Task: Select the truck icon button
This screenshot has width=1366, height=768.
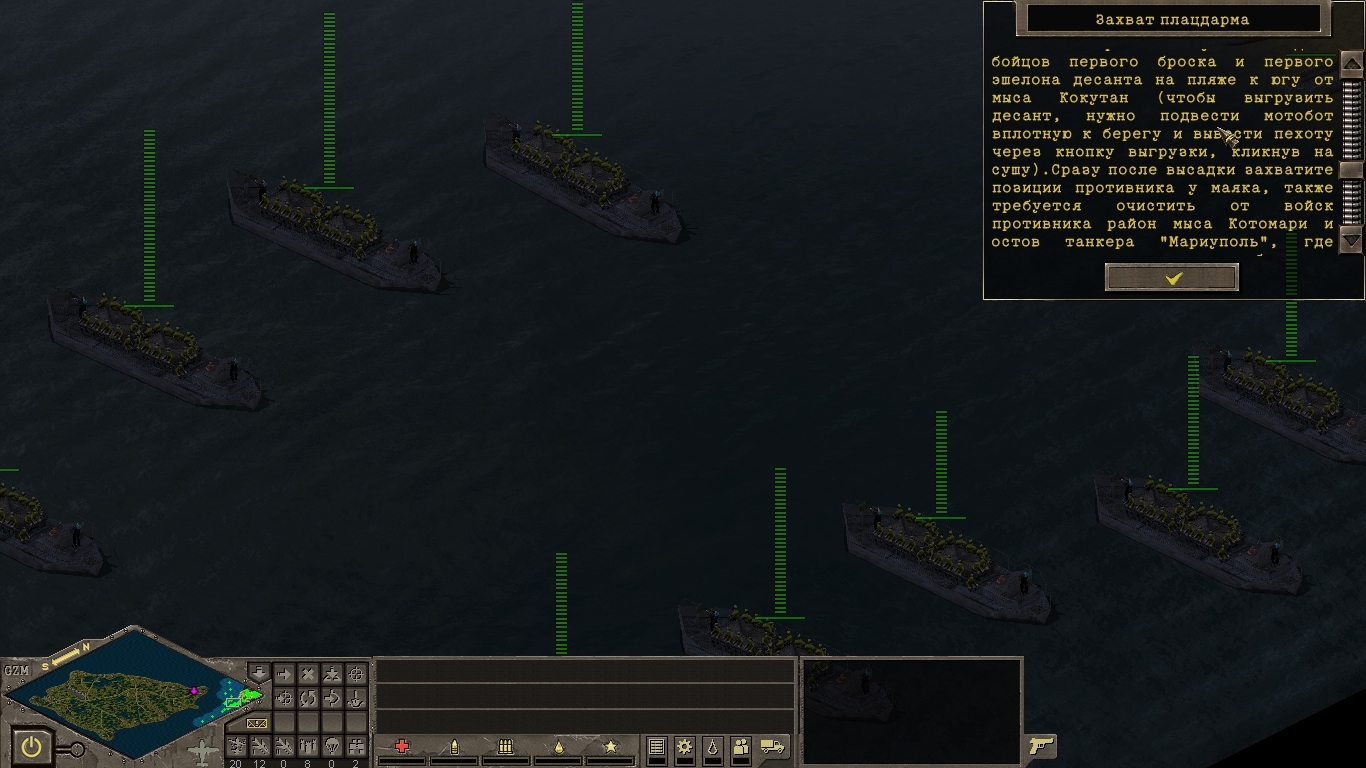Action: coord(772,746)
